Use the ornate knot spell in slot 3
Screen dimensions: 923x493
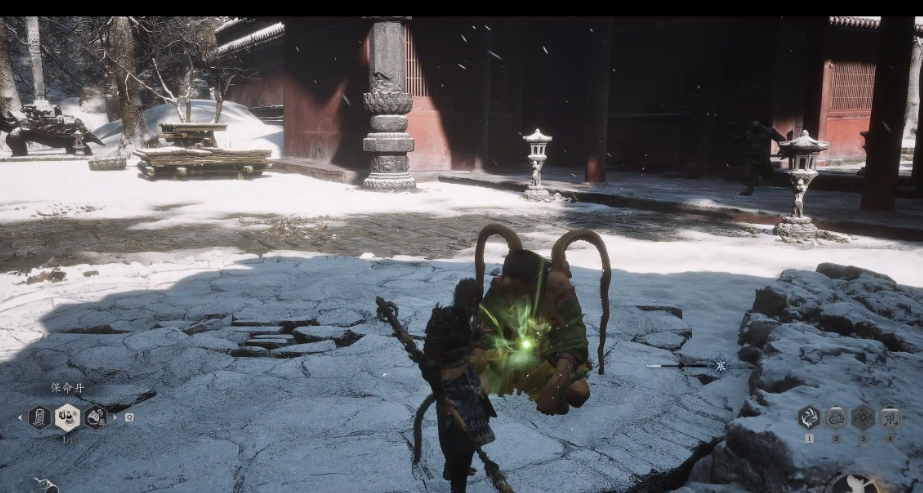coord(862,417)
